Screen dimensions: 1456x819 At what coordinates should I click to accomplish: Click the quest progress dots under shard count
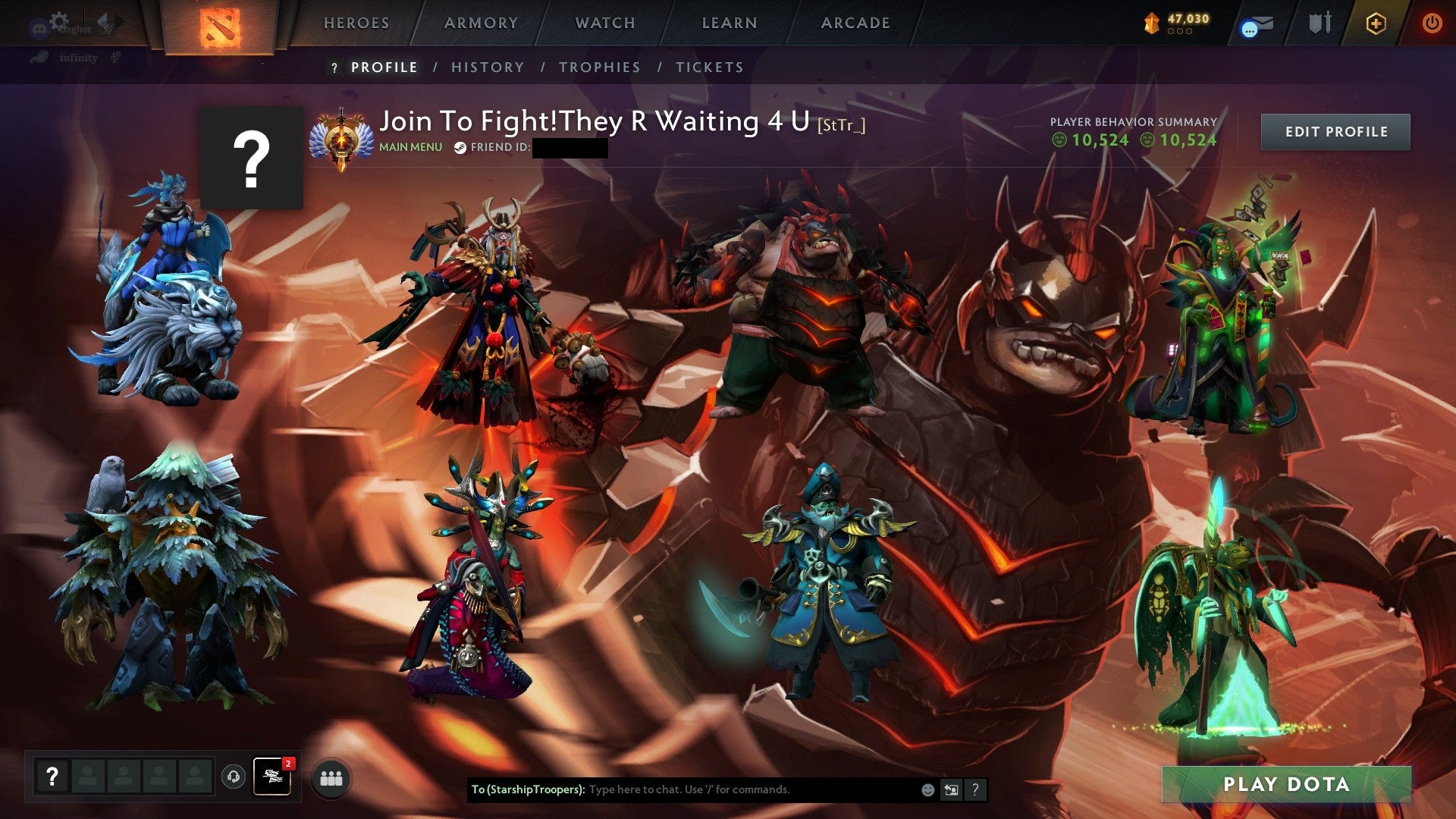[x=1179, y=32]
